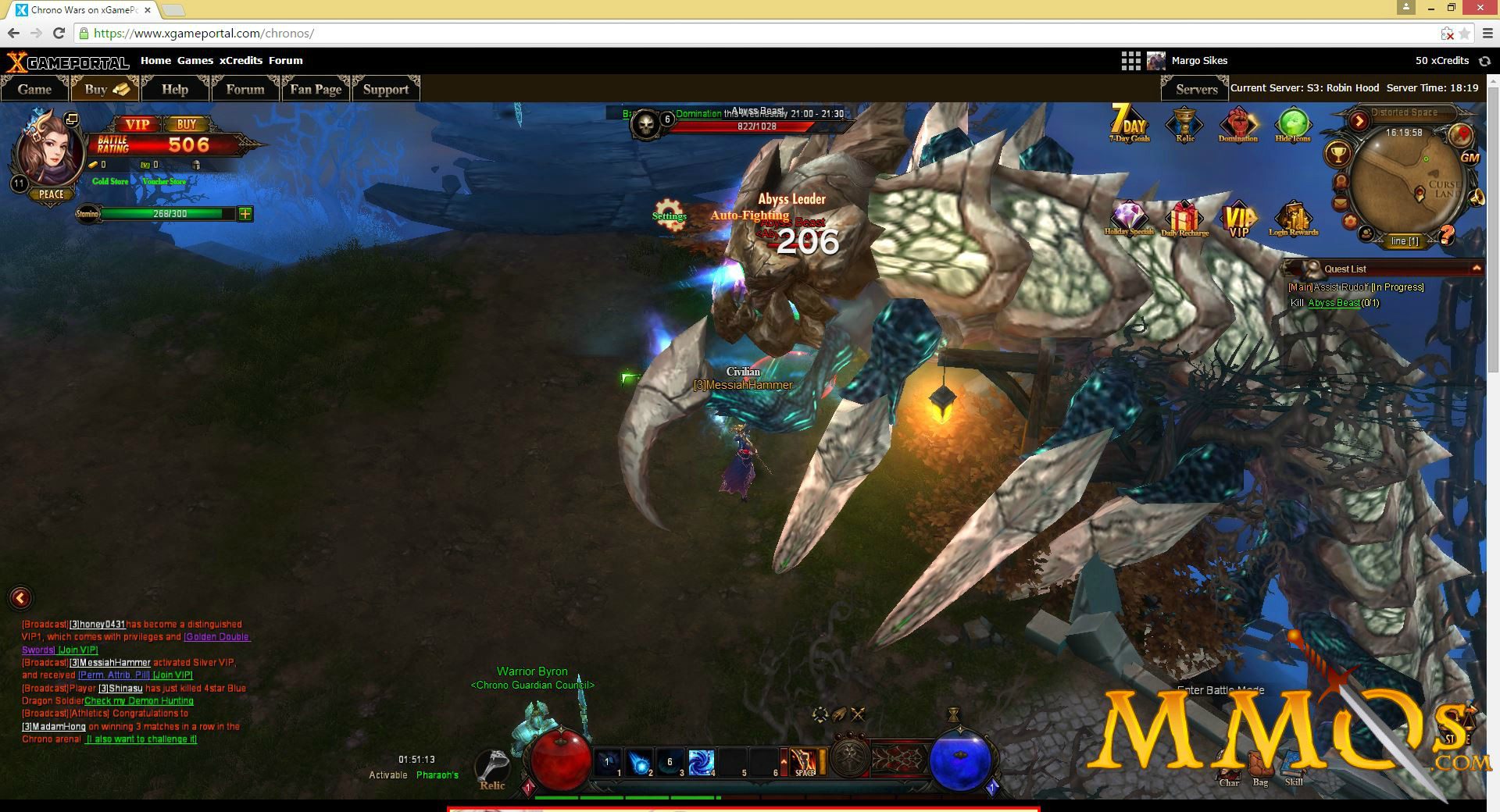
Task: Switch to the Fan Page tab
Action: coord(315,89)
